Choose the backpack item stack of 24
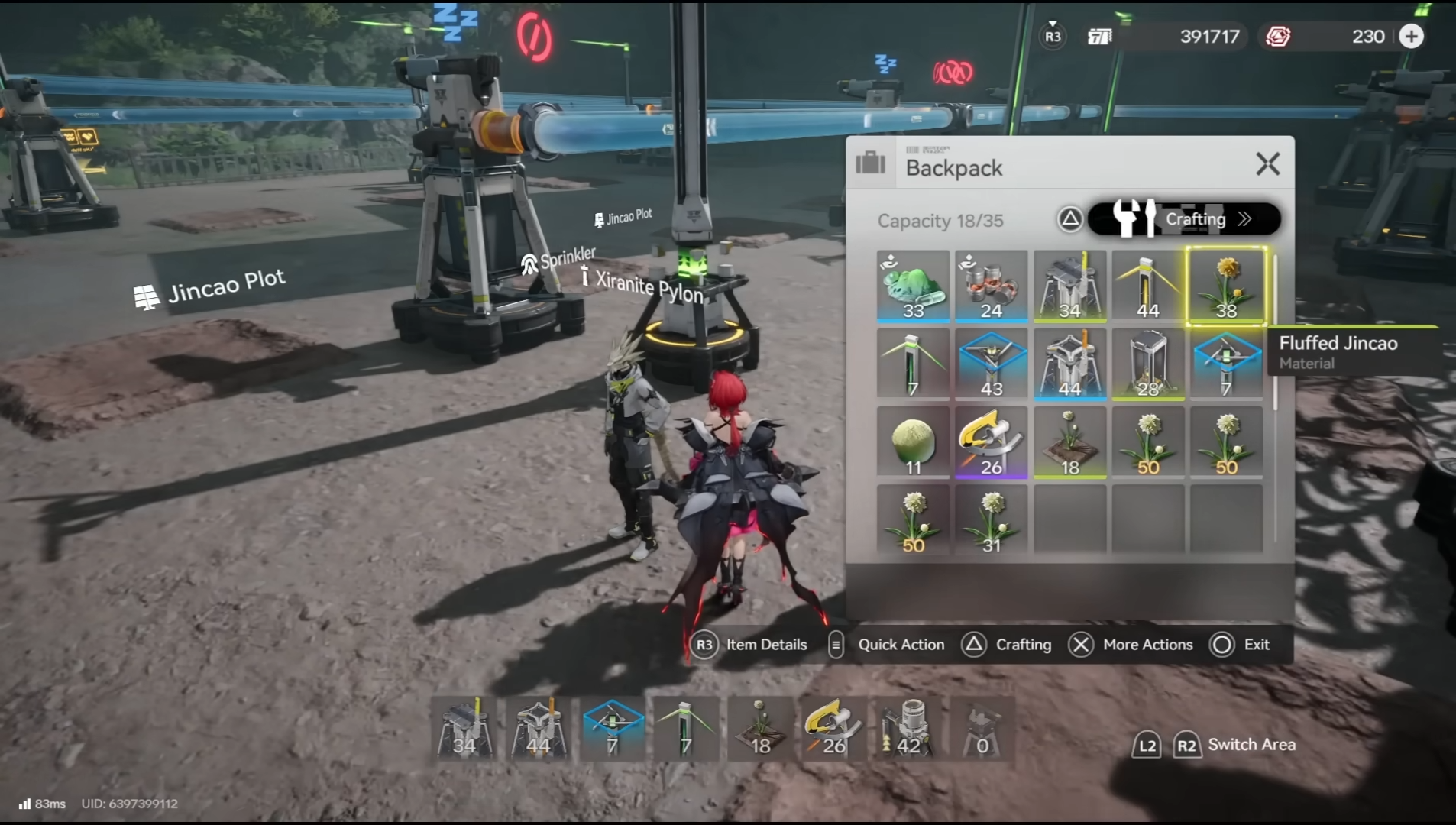Image resolution: width=1456 pixels, height=825 pixels. click(x=991, y=286)
